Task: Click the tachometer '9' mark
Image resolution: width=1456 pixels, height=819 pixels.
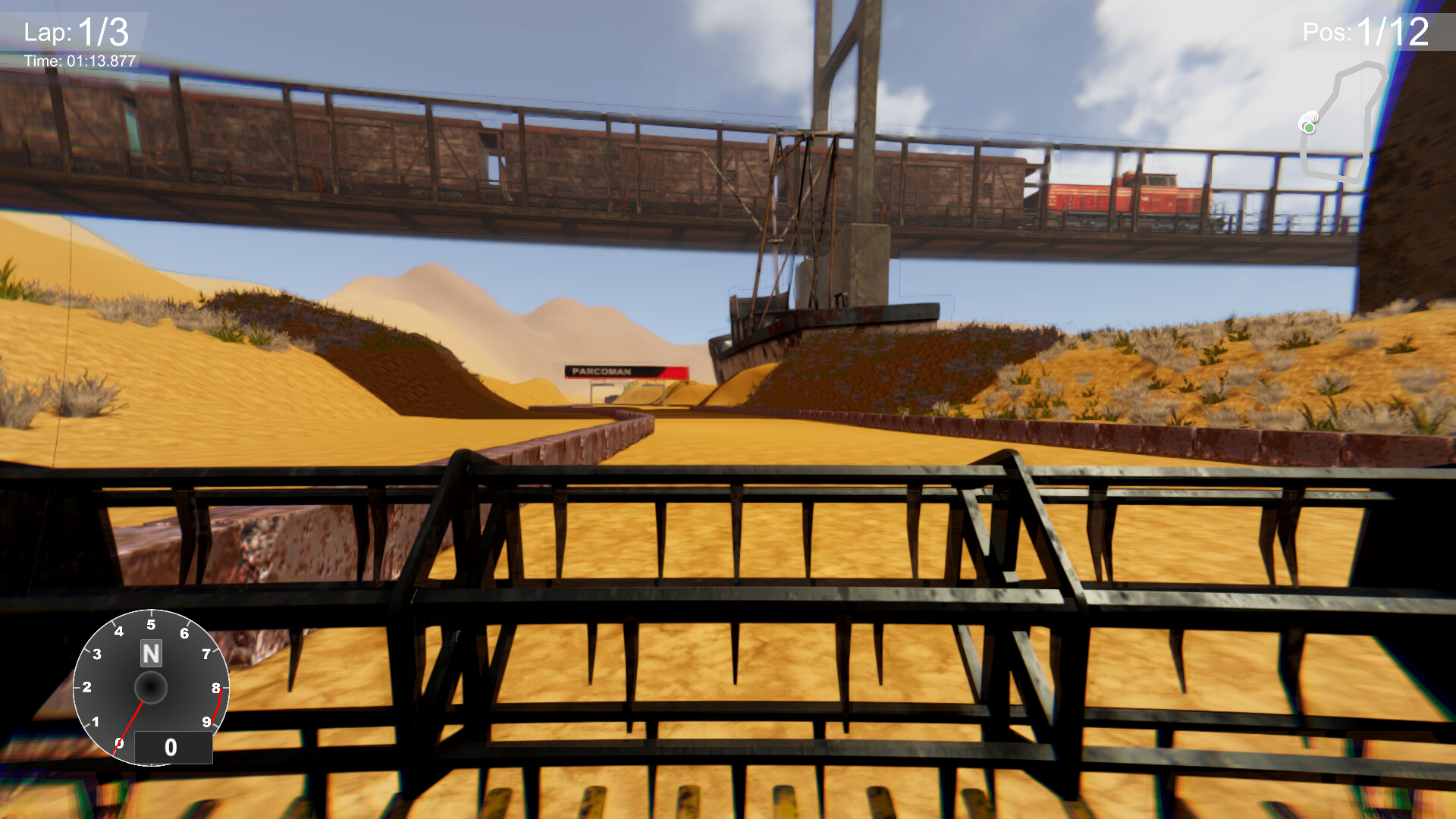Action: pyautogui.click(x=207, y=721)
